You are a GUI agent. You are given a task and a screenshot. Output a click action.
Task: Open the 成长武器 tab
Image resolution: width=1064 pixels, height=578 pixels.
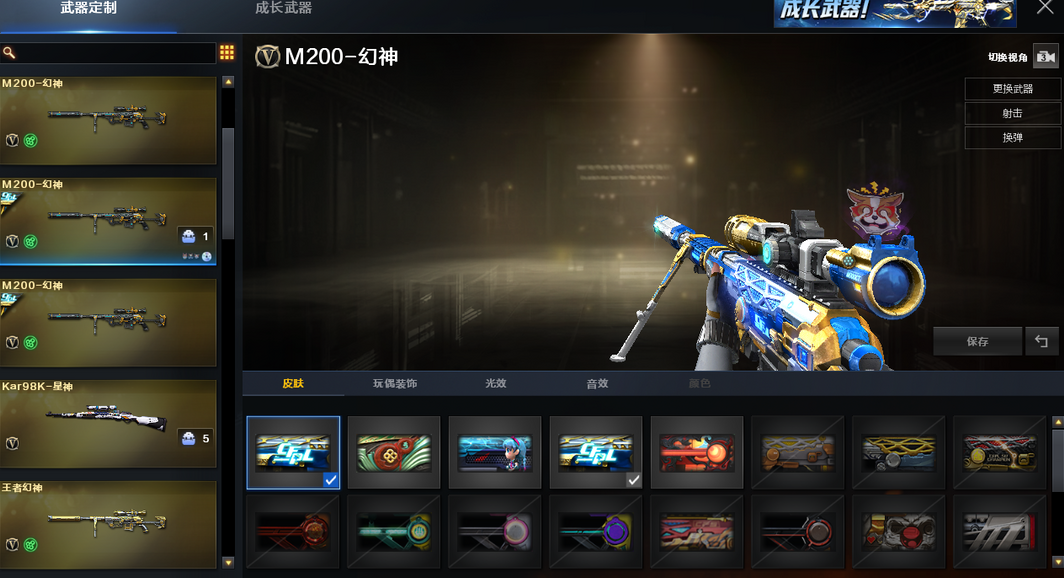(x=283, y=9)
